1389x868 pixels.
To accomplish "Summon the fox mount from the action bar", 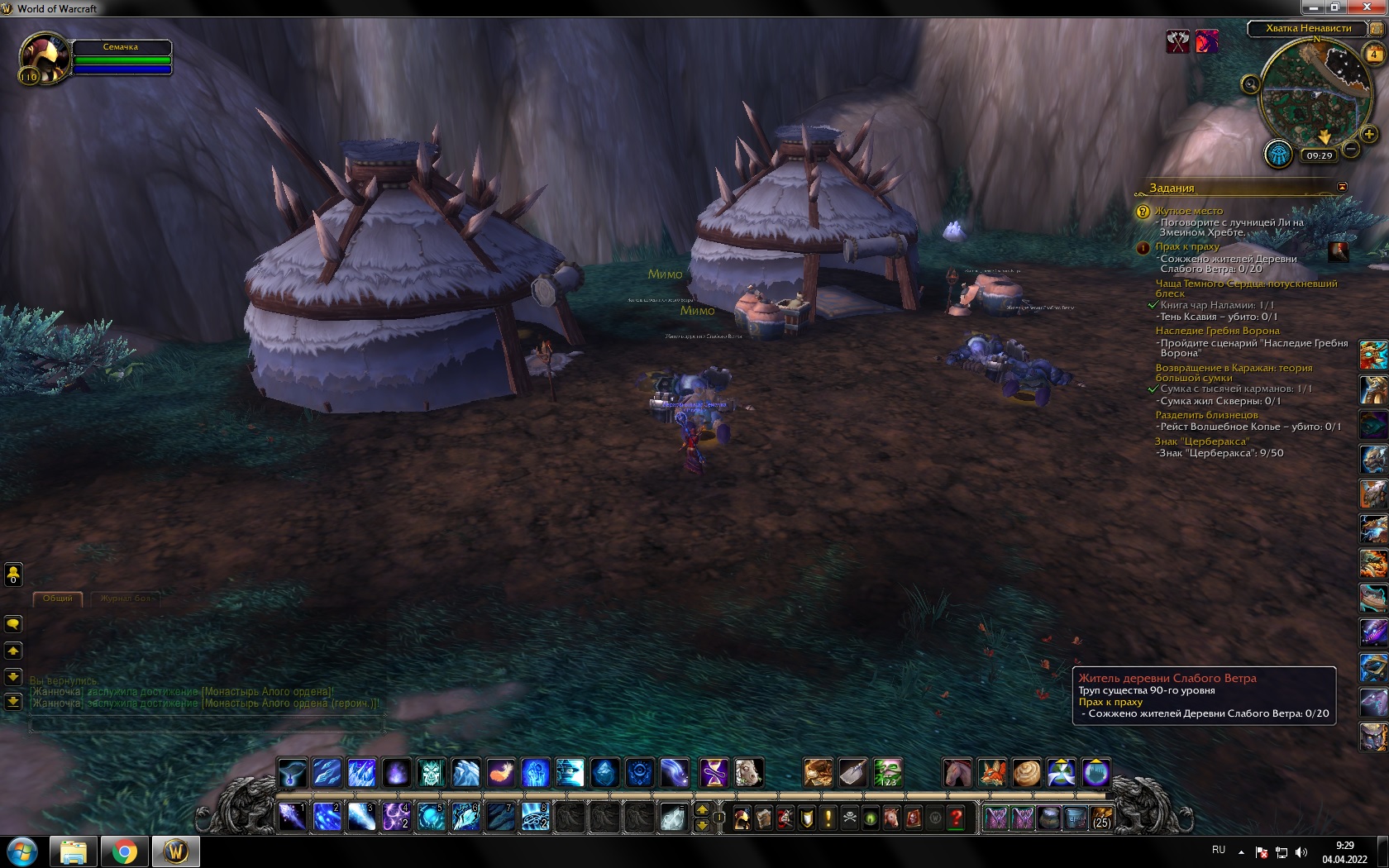I will click(x=992, y=773).
